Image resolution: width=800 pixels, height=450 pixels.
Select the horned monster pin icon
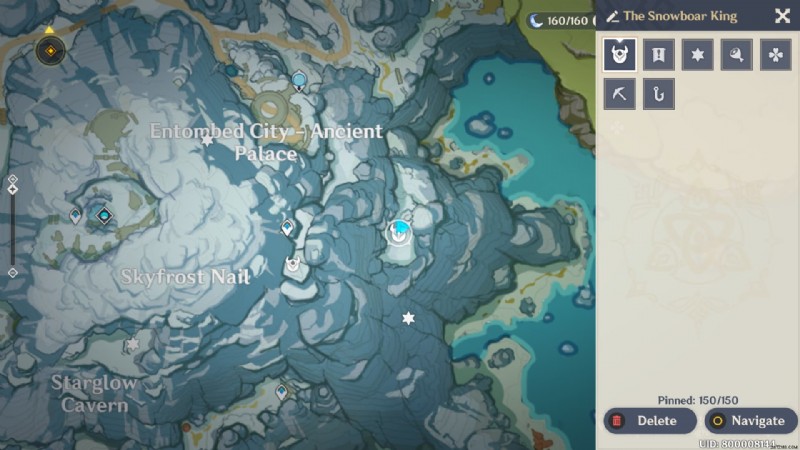[x=620, y=55]
